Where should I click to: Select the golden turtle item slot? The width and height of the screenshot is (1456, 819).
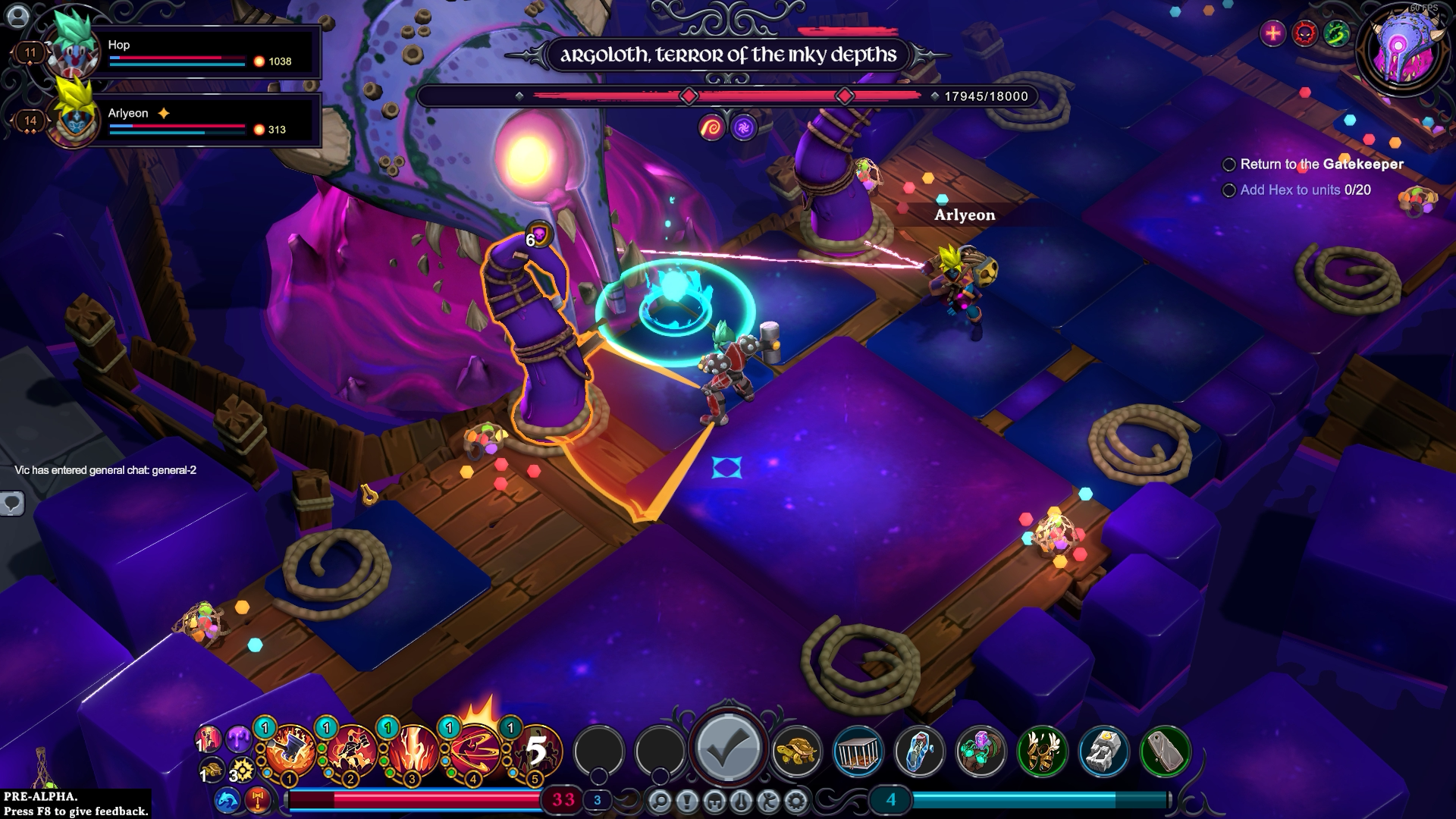pos(796,751)
